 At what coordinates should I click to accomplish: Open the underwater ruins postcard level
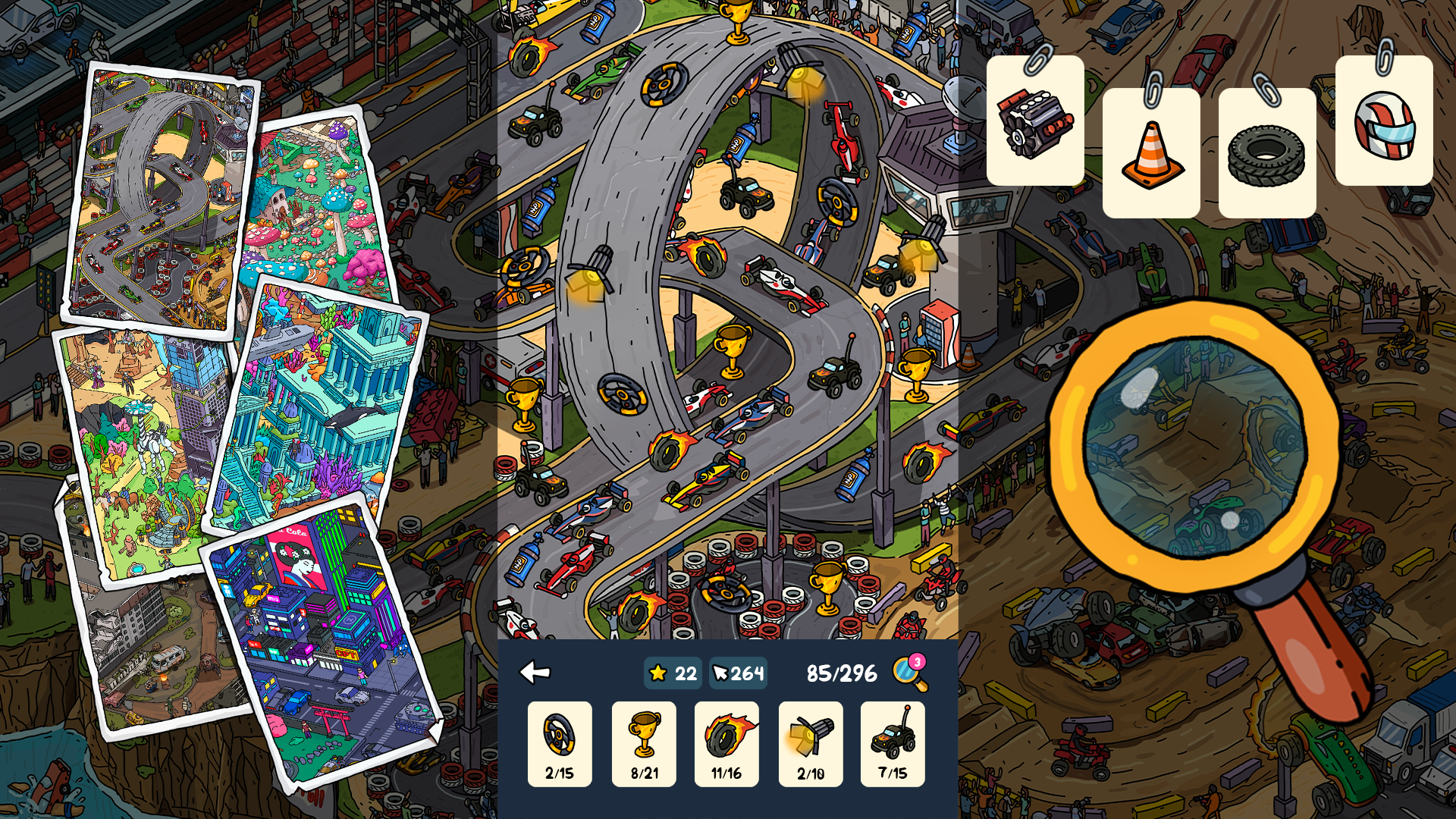click(x=318, y=394)
